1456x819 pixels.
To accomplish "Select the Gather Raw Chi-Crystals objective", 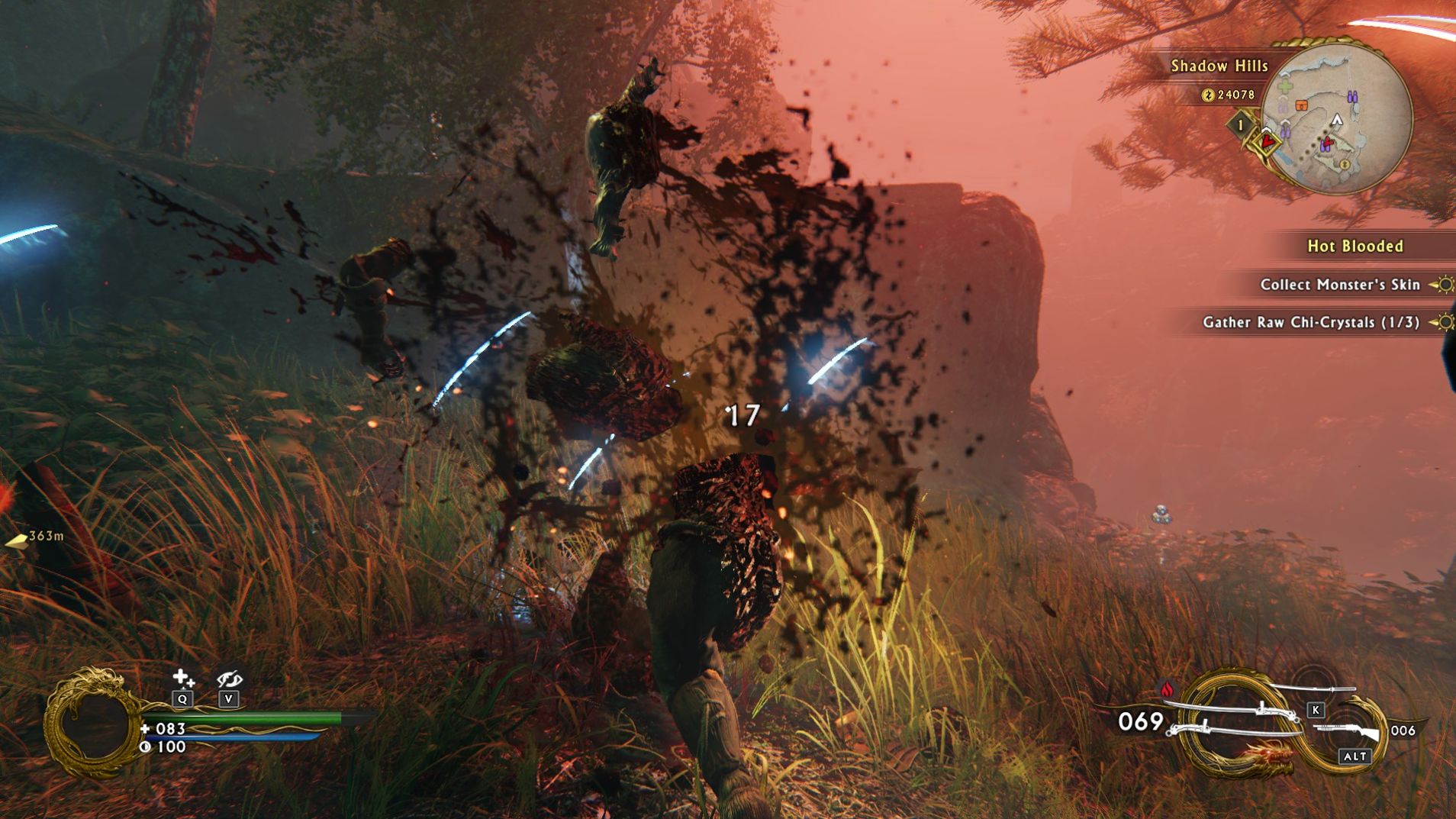I will pyautogui.click(x=1311, y=322).
